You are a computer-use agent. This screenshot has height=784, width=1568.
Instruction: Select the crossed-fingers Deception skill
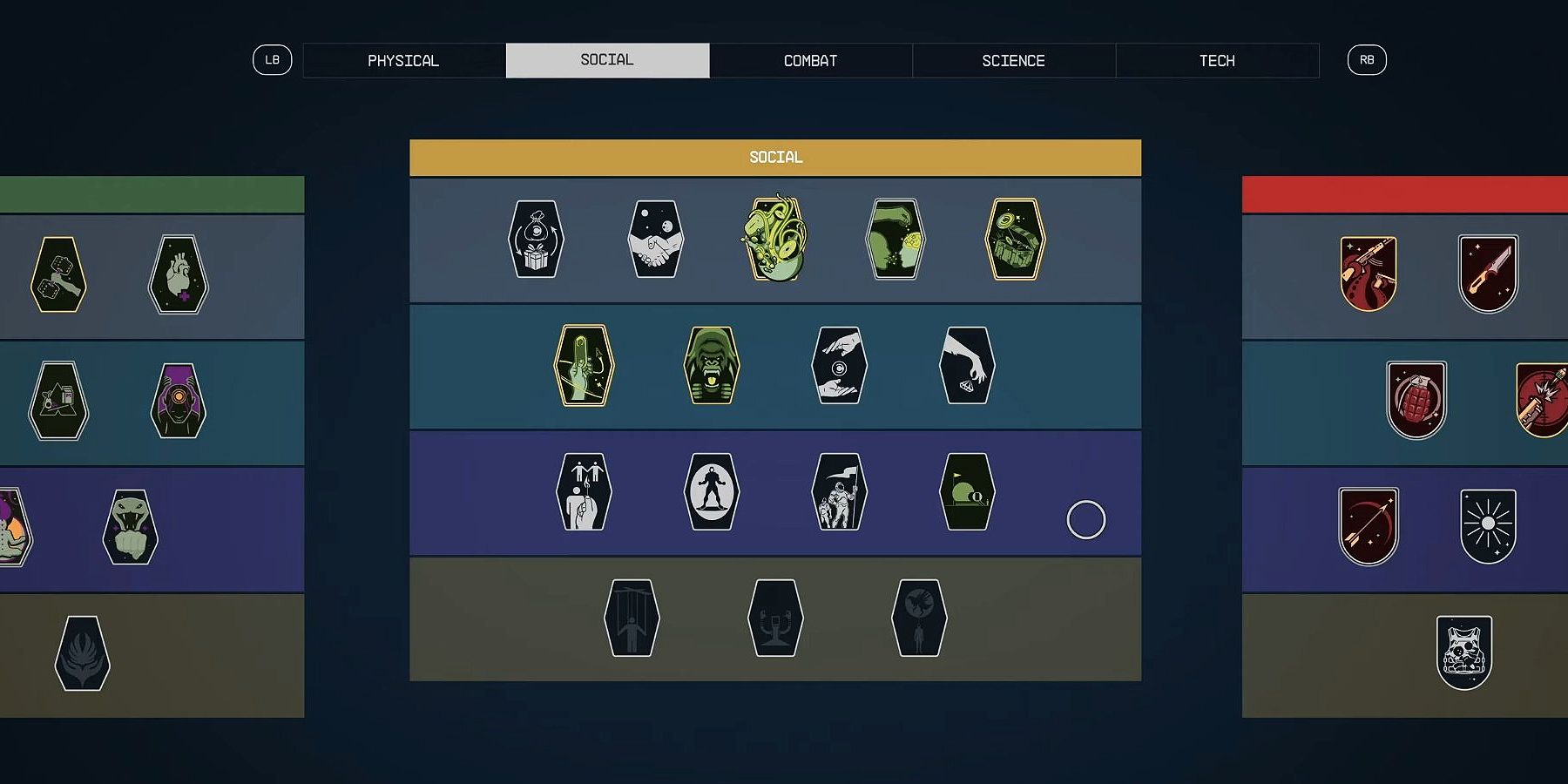pos(582,366)
